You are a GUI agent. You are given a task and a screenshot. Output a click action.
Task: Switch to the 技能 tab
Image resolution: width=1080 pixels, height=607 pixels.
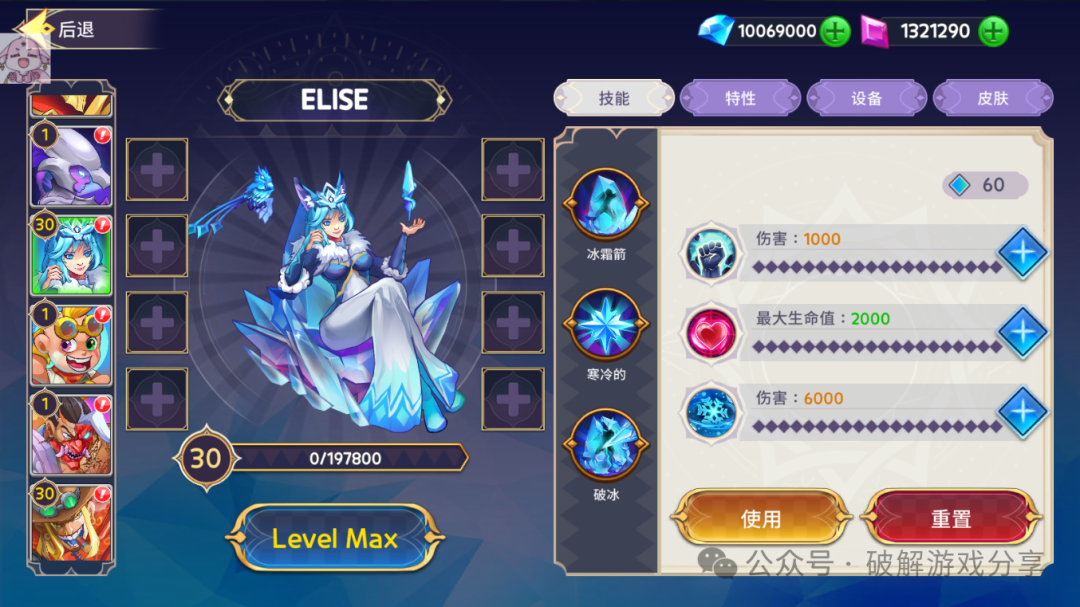[614, 98]
